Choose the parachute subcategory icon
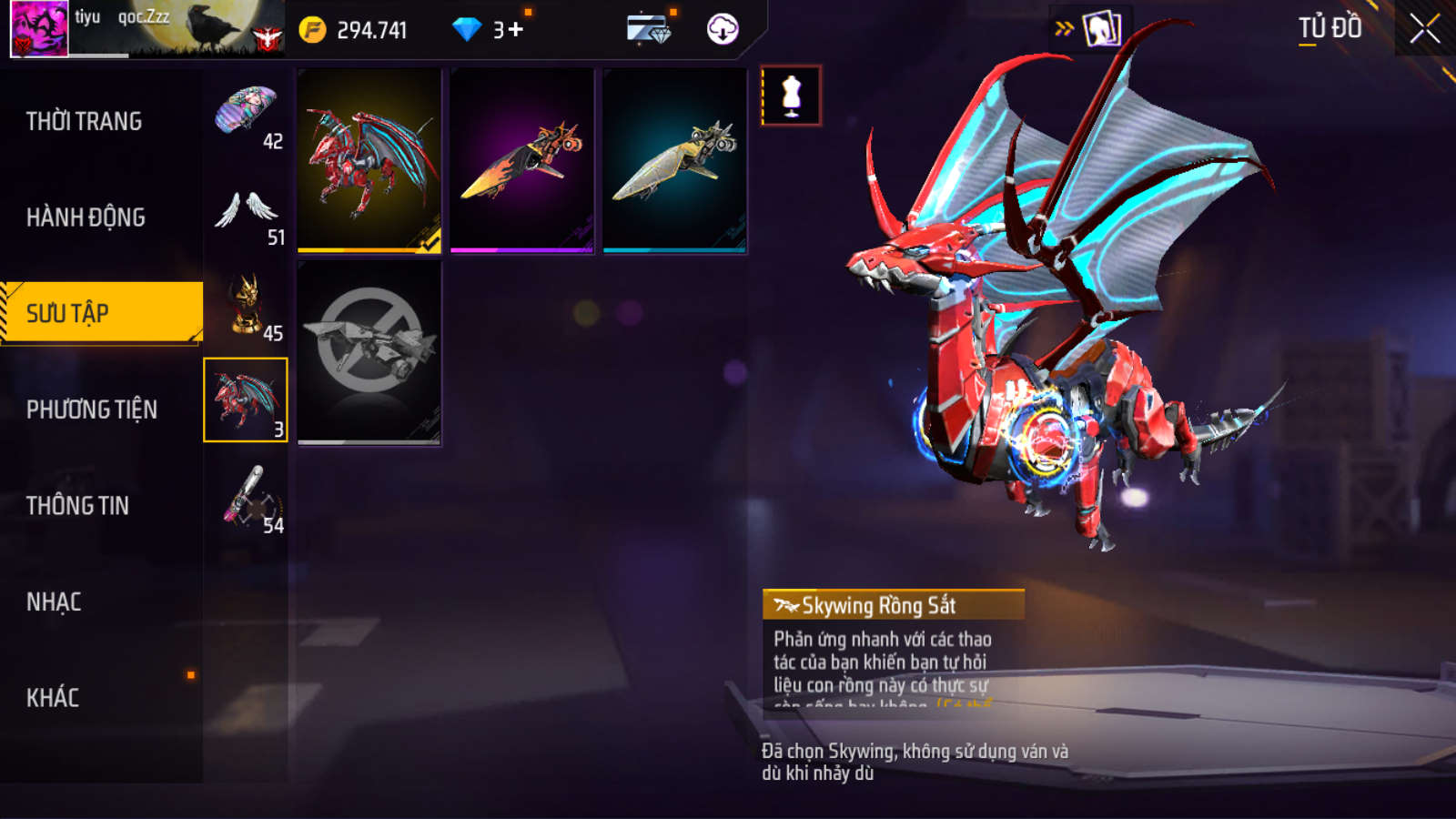Screen dimensions: 1456x819 (x=246, y=113)
